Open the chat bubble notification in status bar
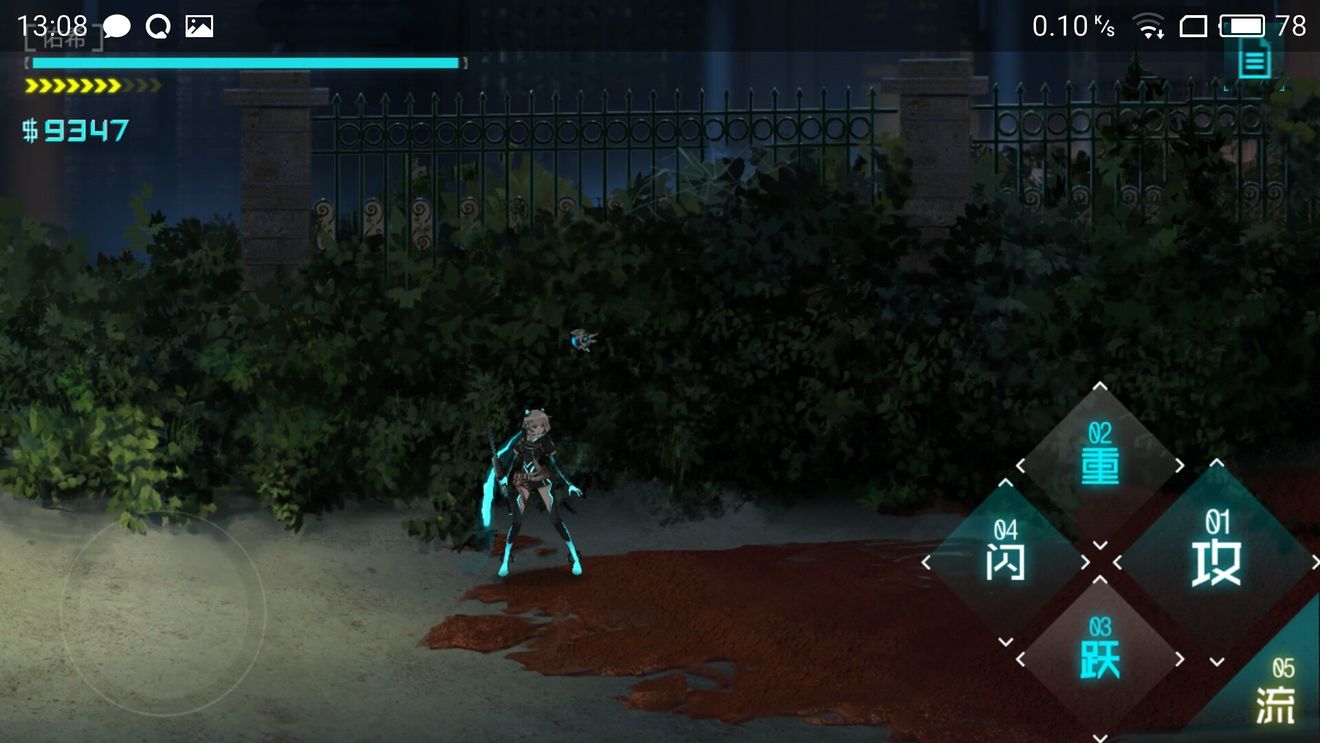Viewport: 1320px width, 743px height. coord(117,27)
